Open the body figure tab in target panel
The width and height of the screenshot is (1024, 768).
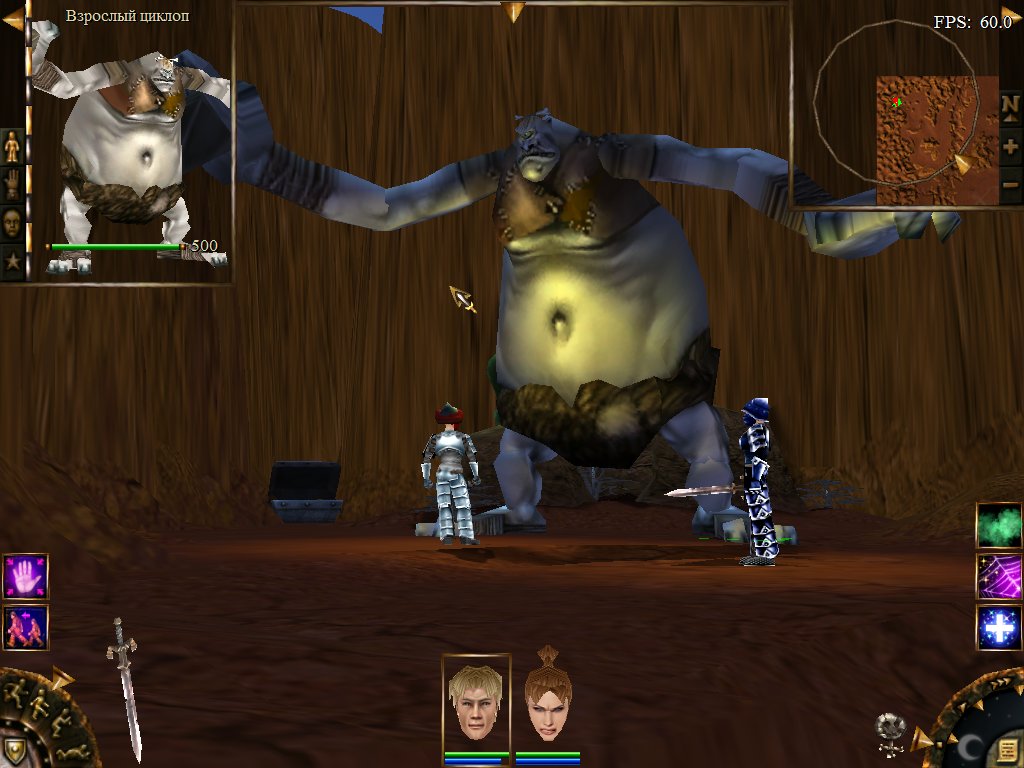12,146
